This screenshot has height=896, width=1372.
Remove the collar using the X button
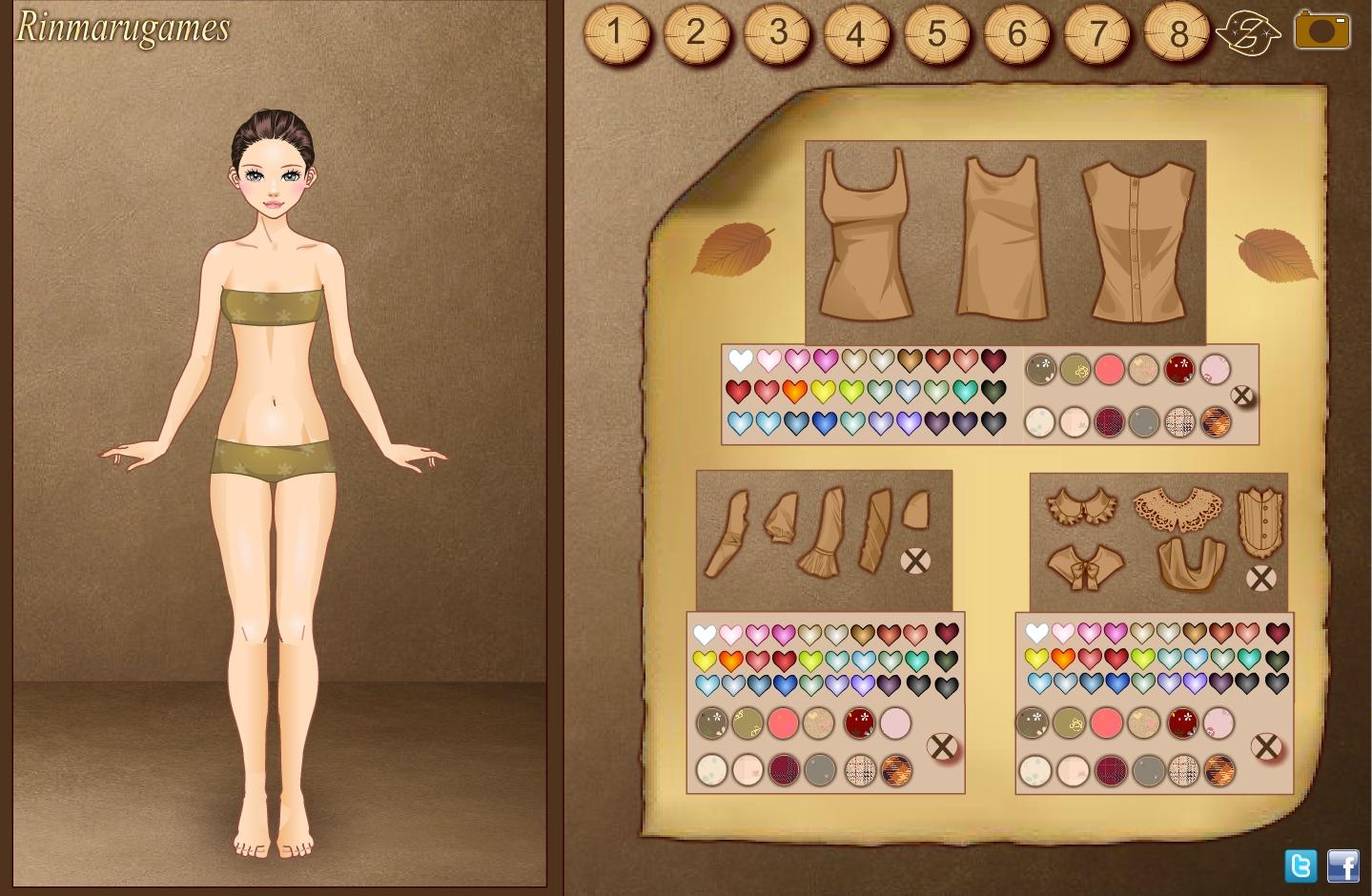tap(1260, 578)
